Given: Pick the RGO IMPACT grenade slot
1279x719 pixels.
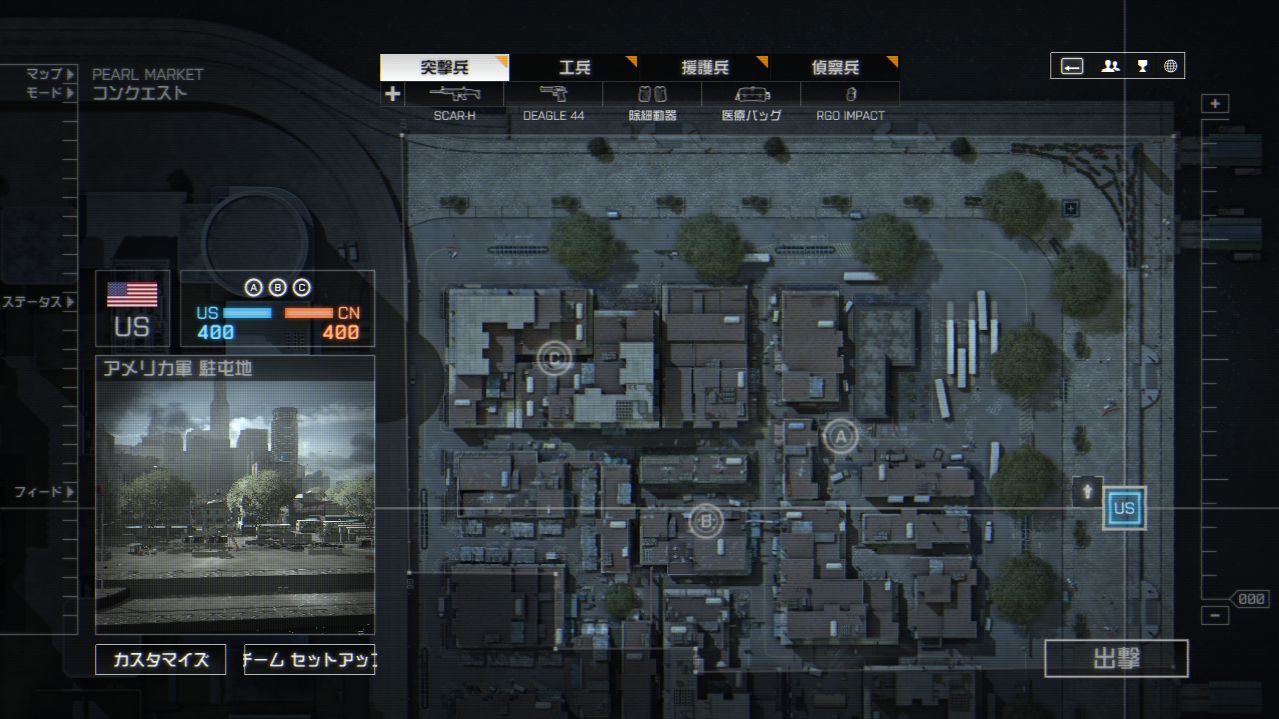Looking at the screenshot, I should click(x=850, y=95).
